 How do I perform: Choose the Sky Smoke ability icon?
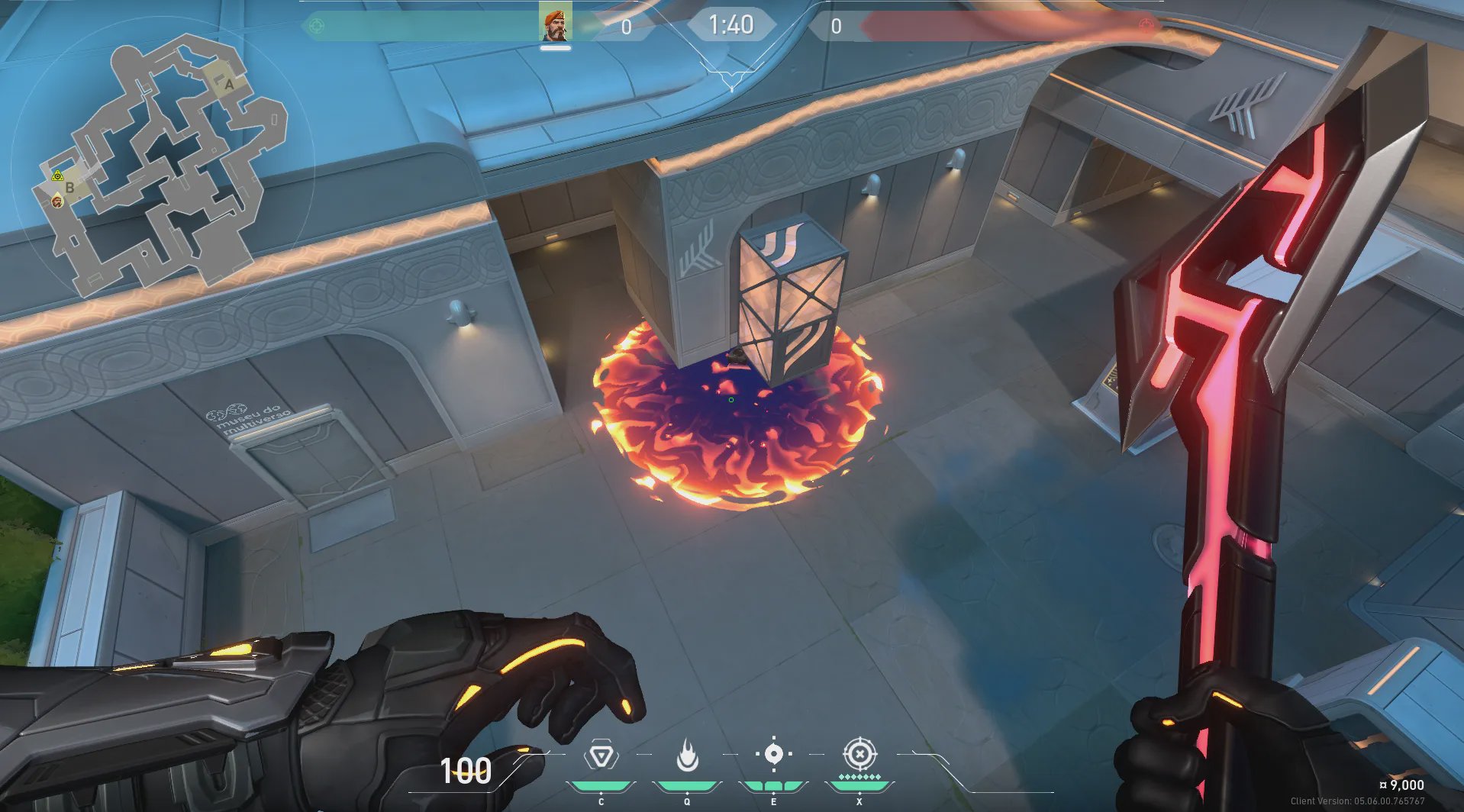pos(773,754)
